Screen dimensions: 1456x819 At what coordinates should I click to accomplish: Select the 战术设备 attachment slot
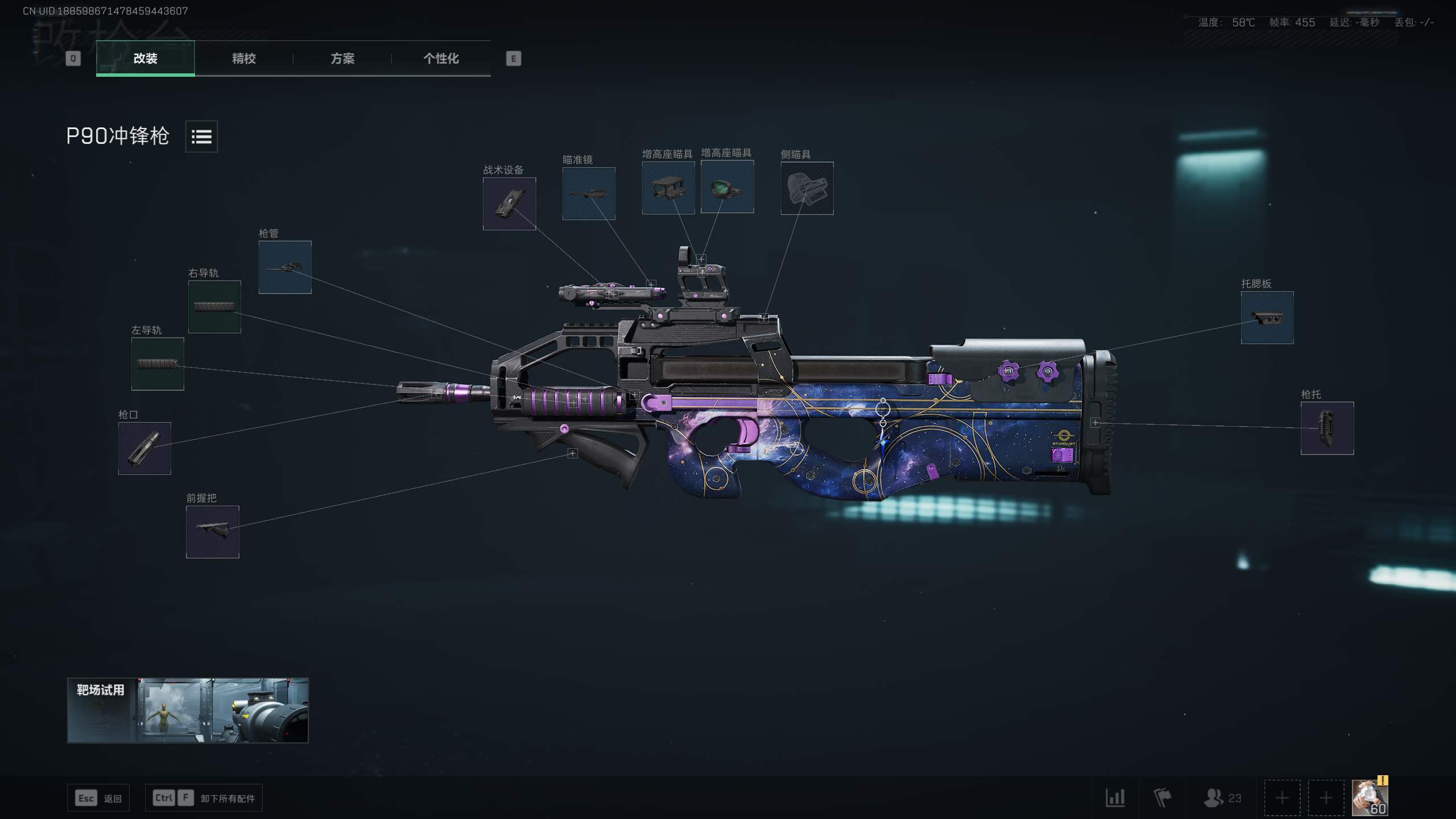coord(509,204)
